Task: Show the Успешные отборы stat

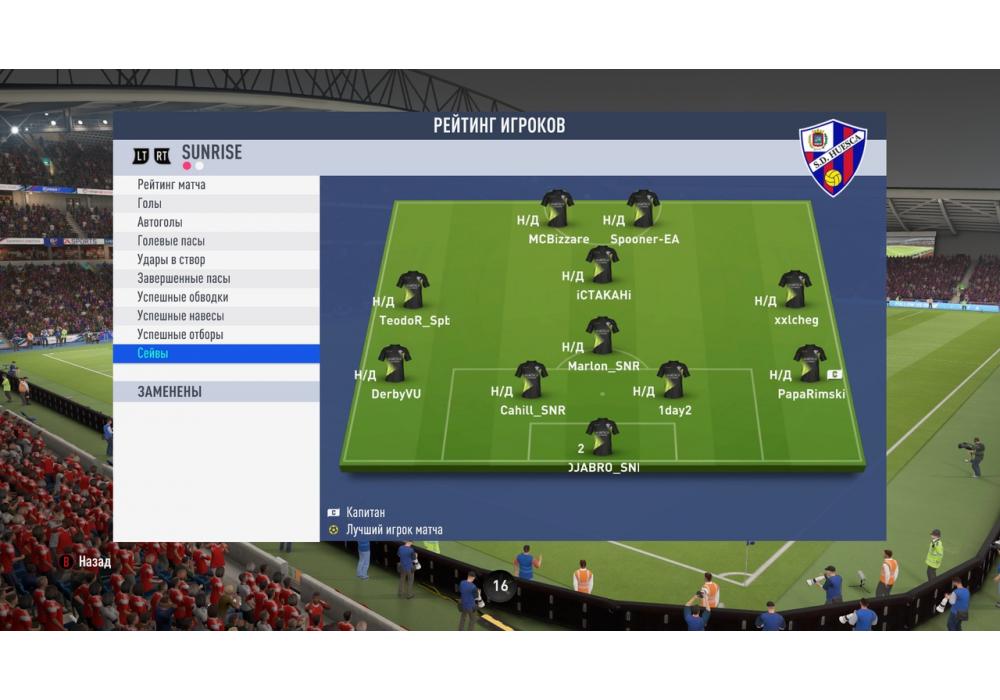Action: click(x=217, y=335)
